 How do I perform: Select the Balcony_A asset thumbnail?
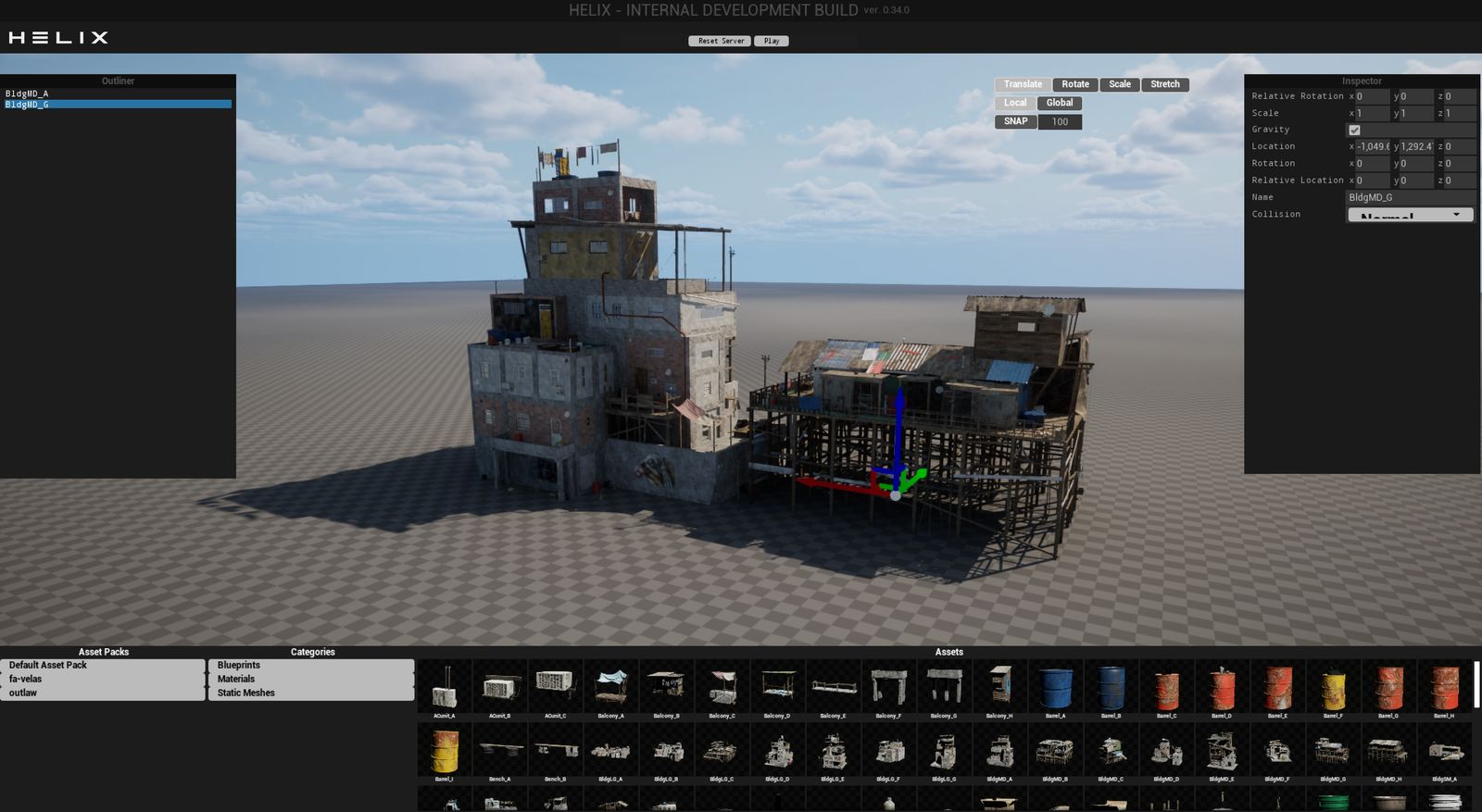[610, 689]
